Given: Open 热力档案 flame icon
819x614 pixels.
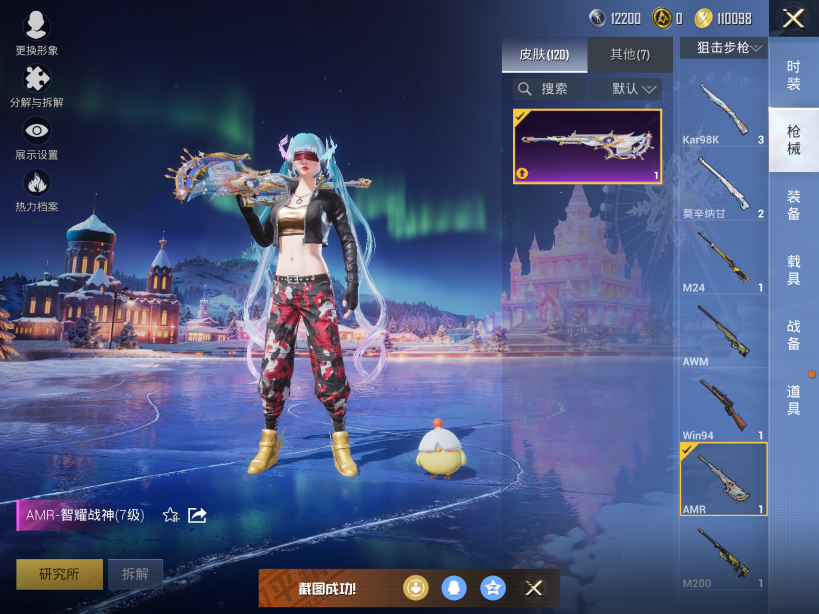Looking at the screenshot, I should point(37,190).
